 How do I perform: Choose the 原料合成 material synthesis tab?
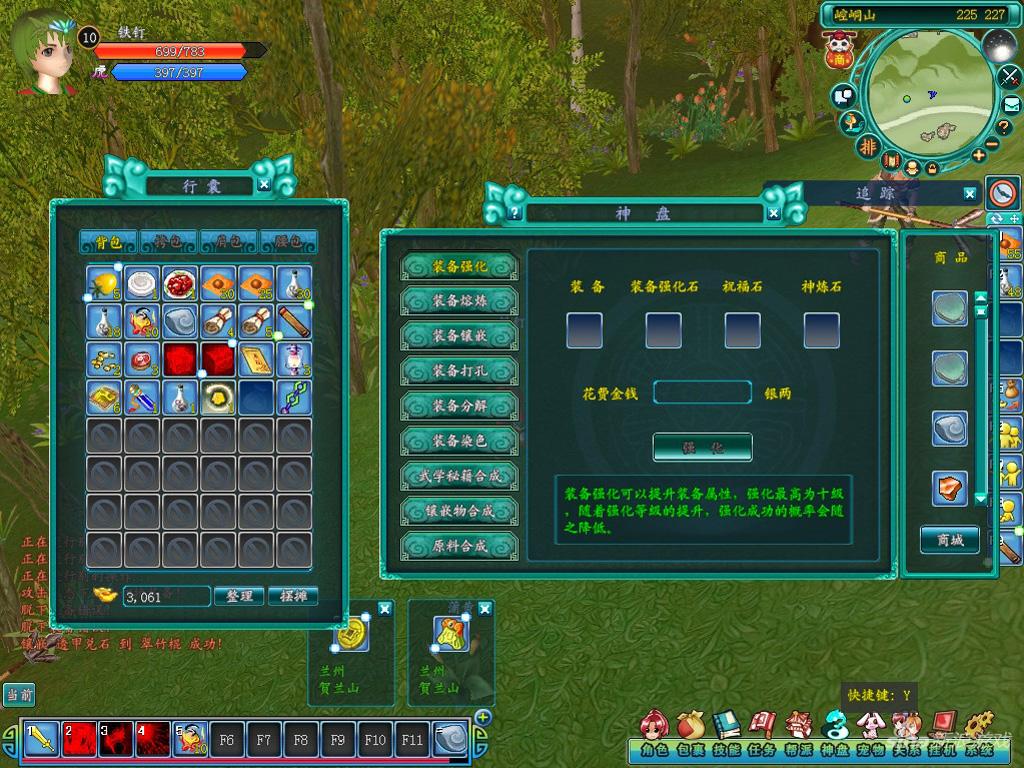(460, 547)
